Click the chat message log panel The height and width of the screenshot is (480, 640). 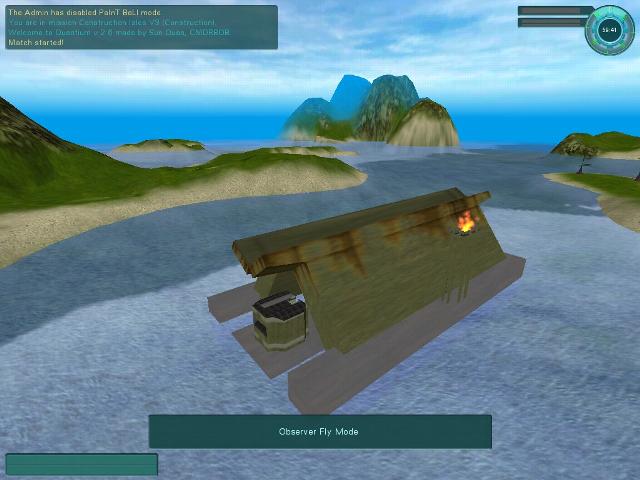pos(140,27)
